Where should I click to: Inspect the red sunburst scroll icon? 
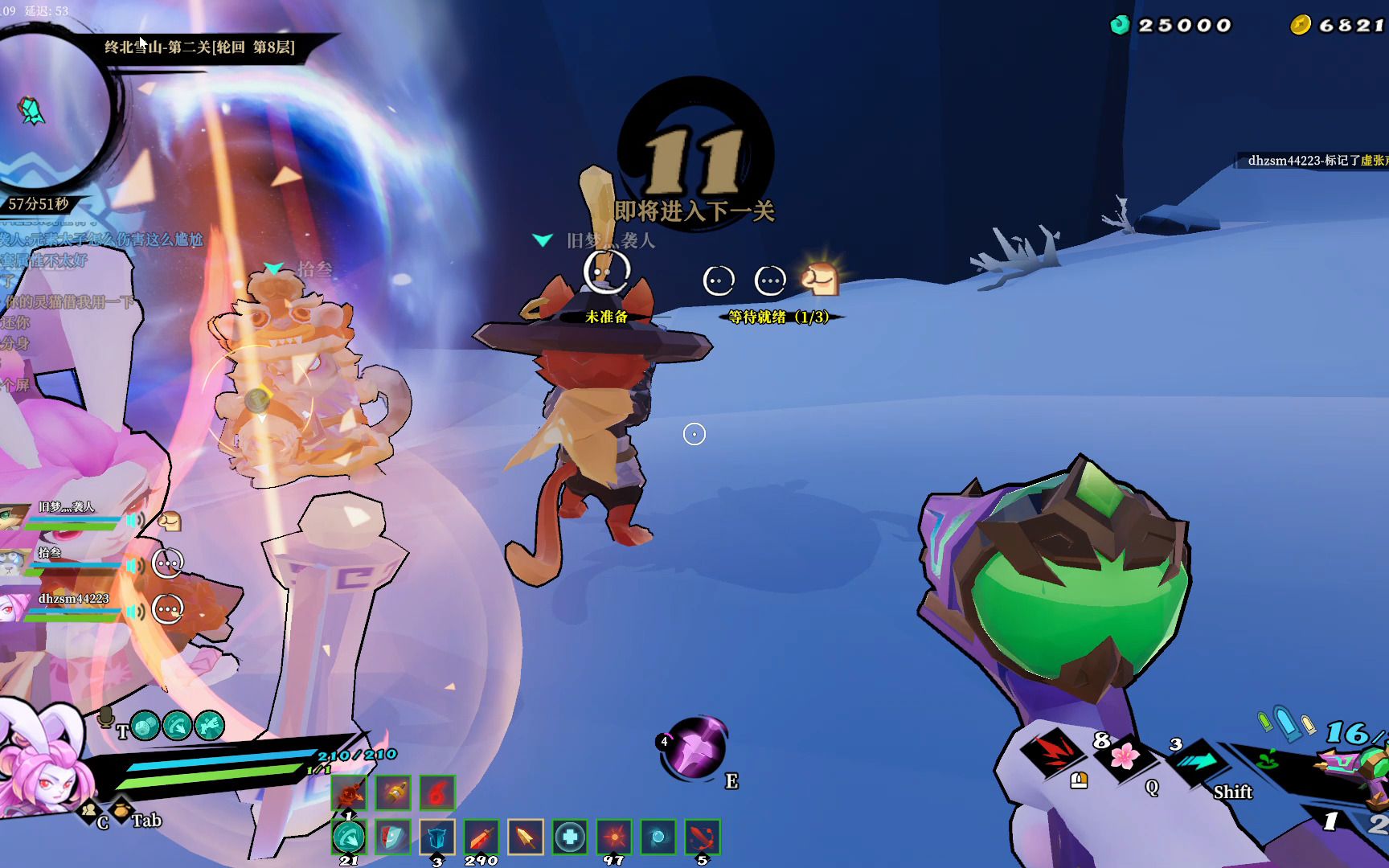coord(614,837)
